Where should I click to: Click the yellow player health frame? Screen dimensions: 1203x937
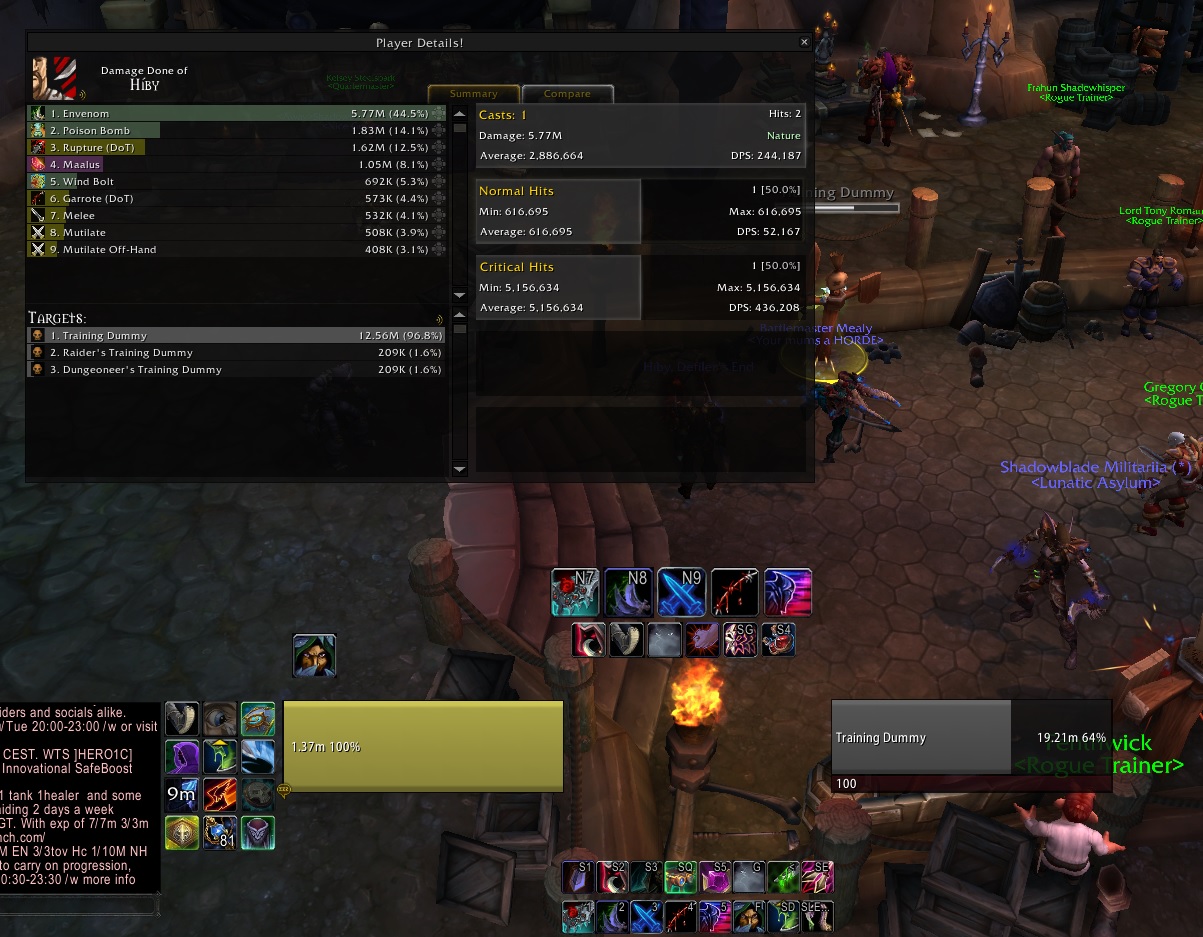click(423, 747)
